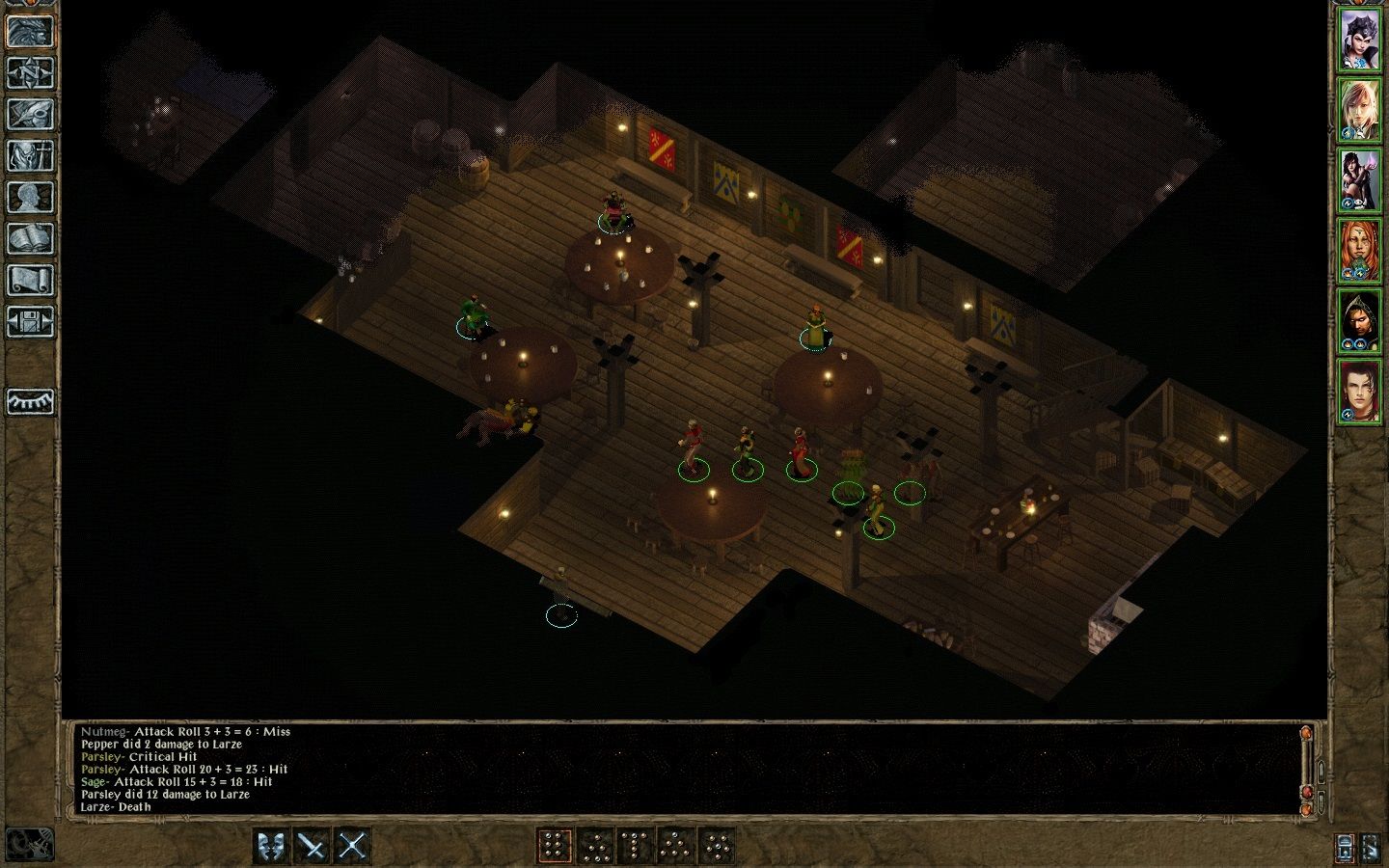This screenshot has height=868, width=1389.
Task: Open the journal quill icon
Action: click(30, 114)
